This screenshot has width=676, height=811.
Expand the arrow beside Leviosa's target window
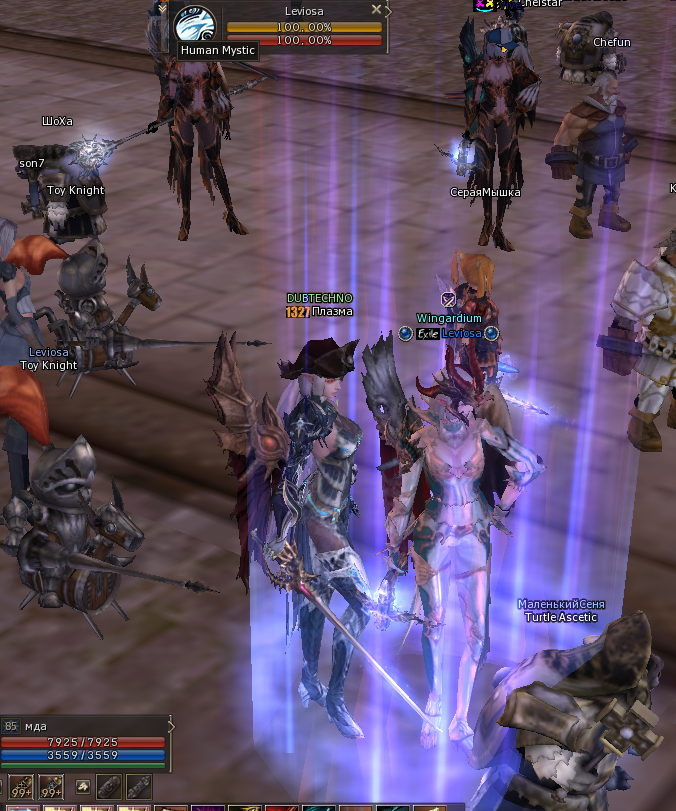389,10
